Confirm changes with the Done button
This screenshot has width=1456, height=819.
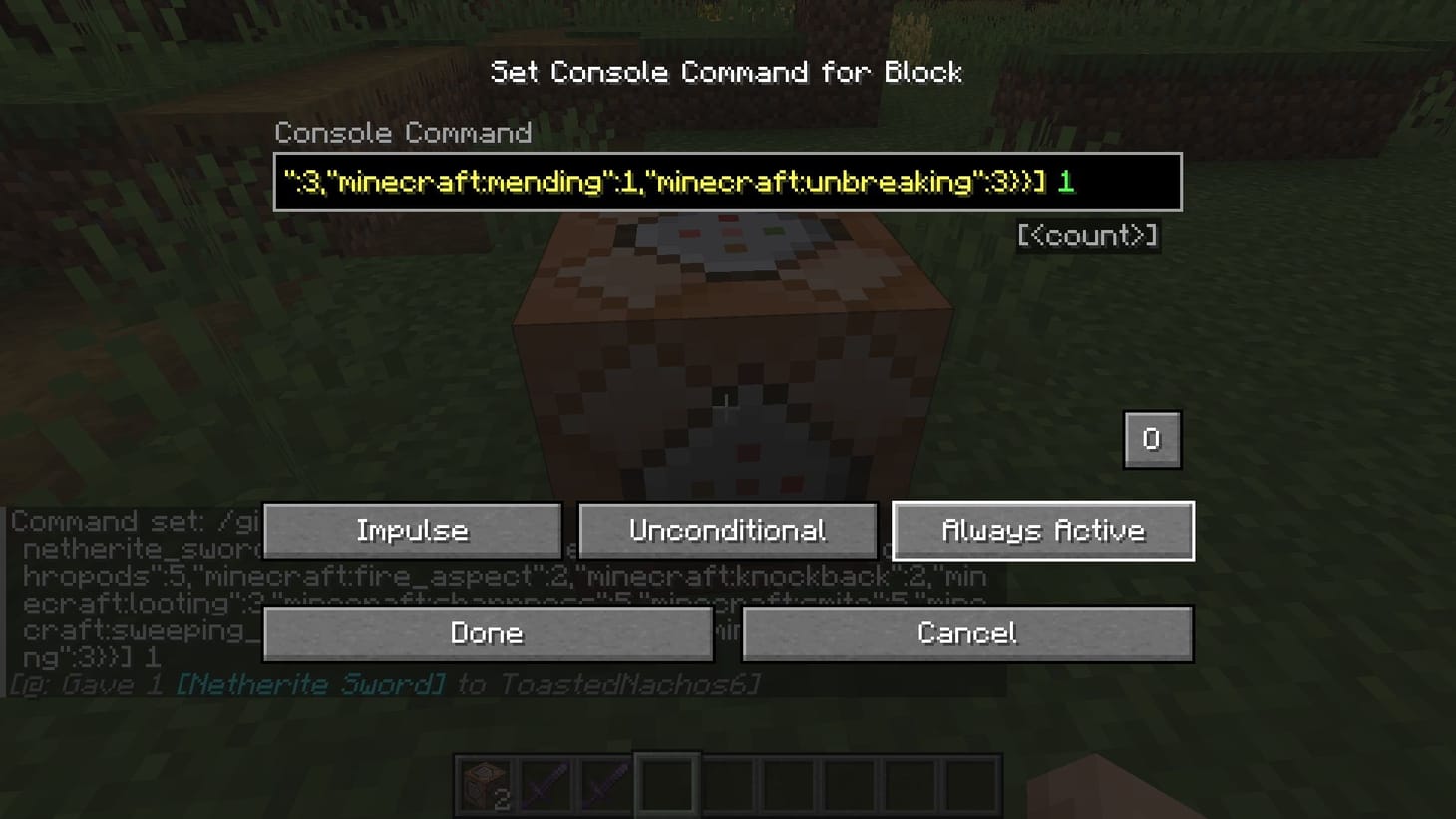[x=487, y=633]
